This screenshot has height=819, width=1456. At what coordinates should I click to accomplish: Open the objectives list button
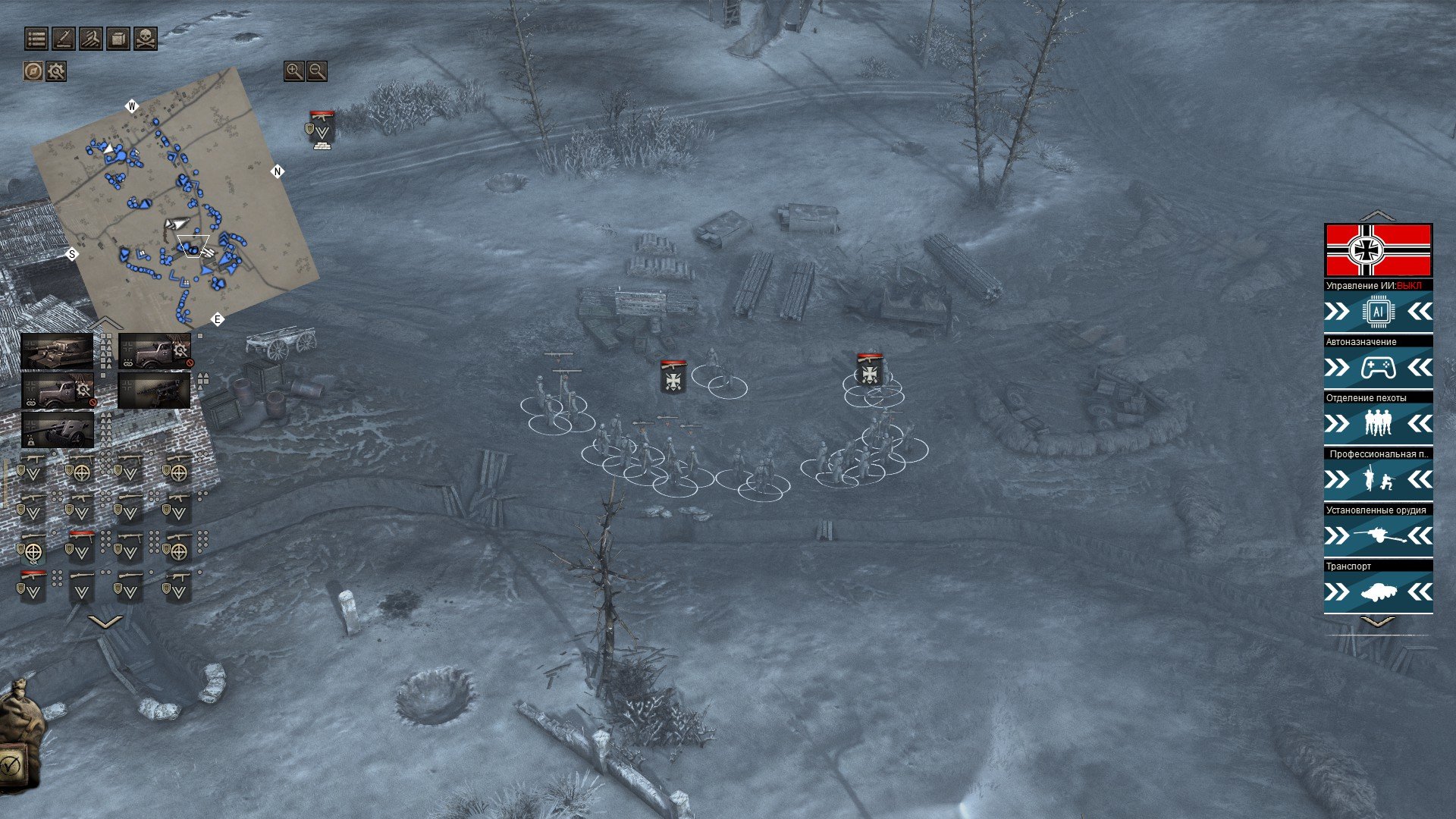coord(36,39)
